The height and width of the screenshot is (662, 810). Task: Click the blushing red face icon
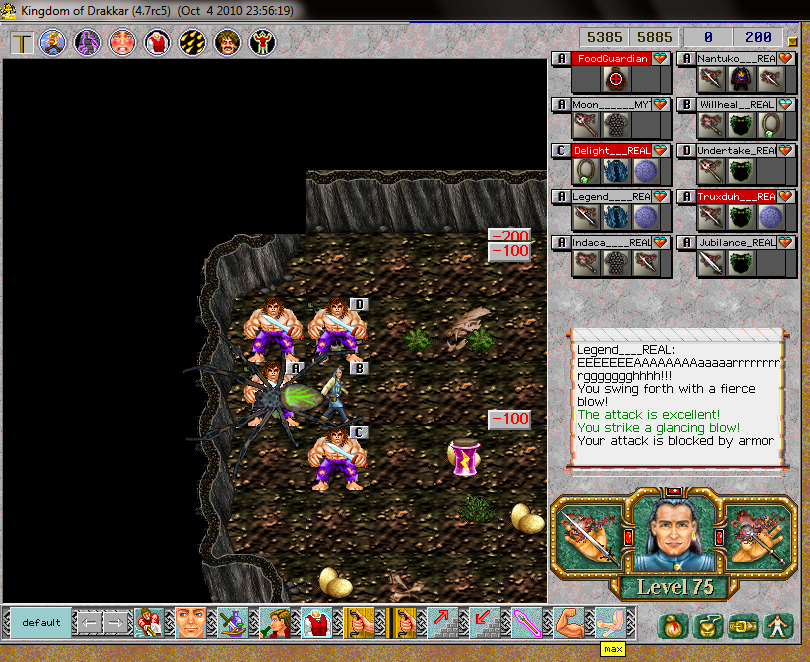[x=122, y=43]
